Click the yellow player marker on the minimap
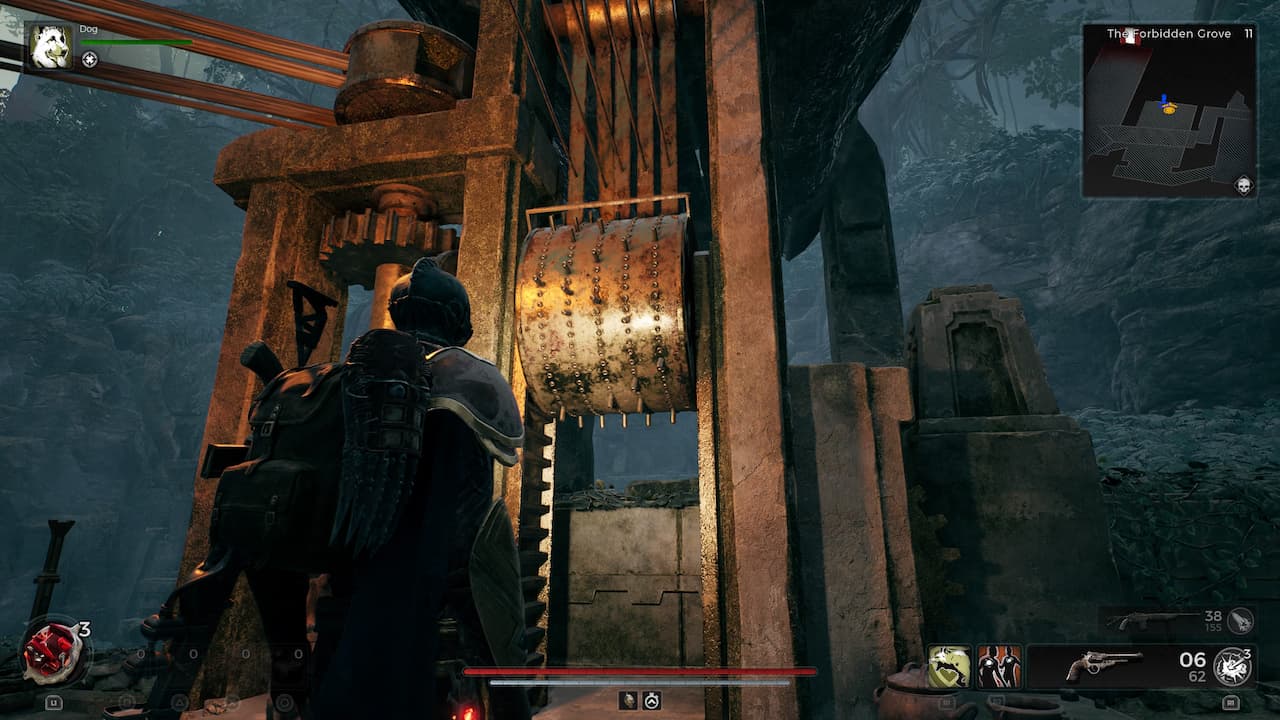 click(x=1169, y=109)
